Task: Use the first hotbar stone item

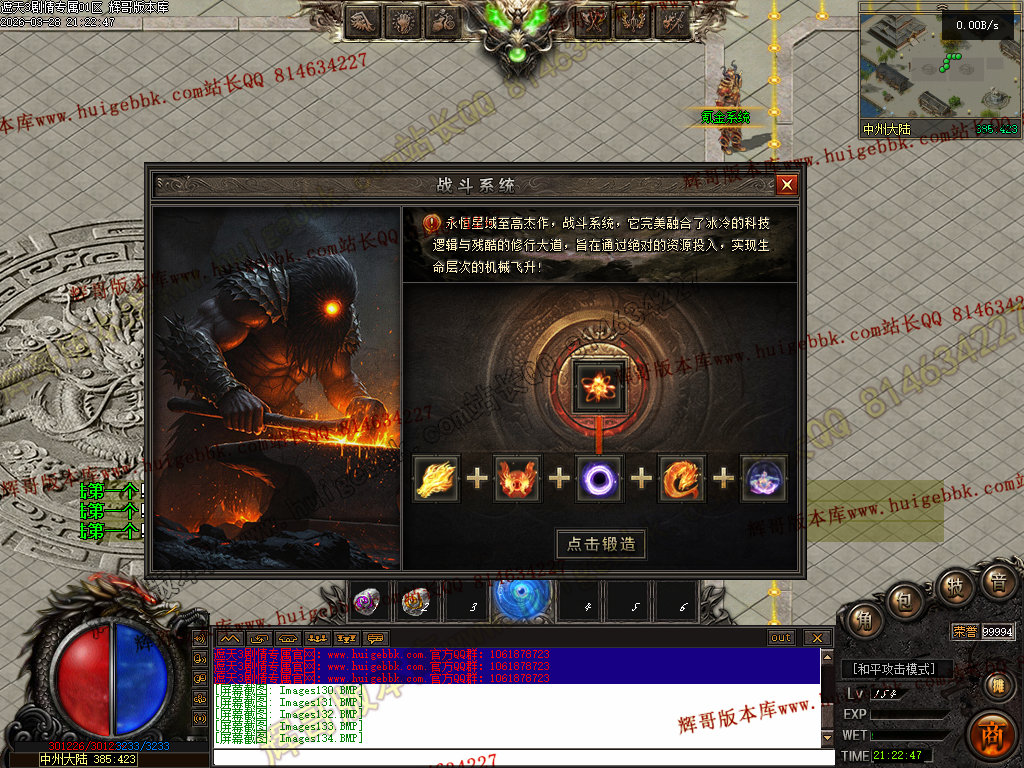Action: point(367,602)
